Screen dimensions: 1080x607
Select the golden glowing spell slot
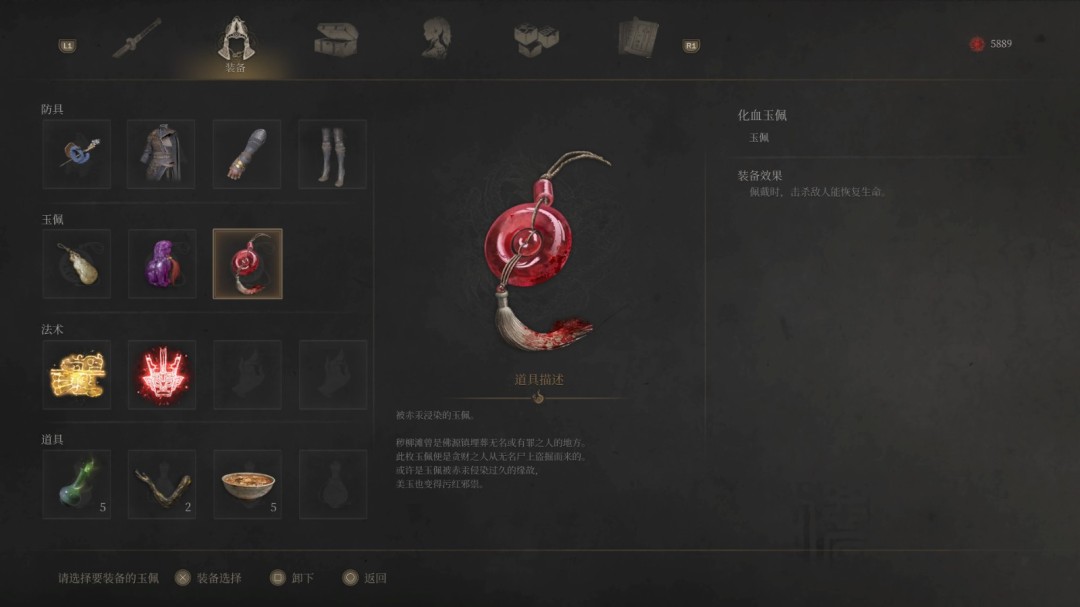pos(76,374)
